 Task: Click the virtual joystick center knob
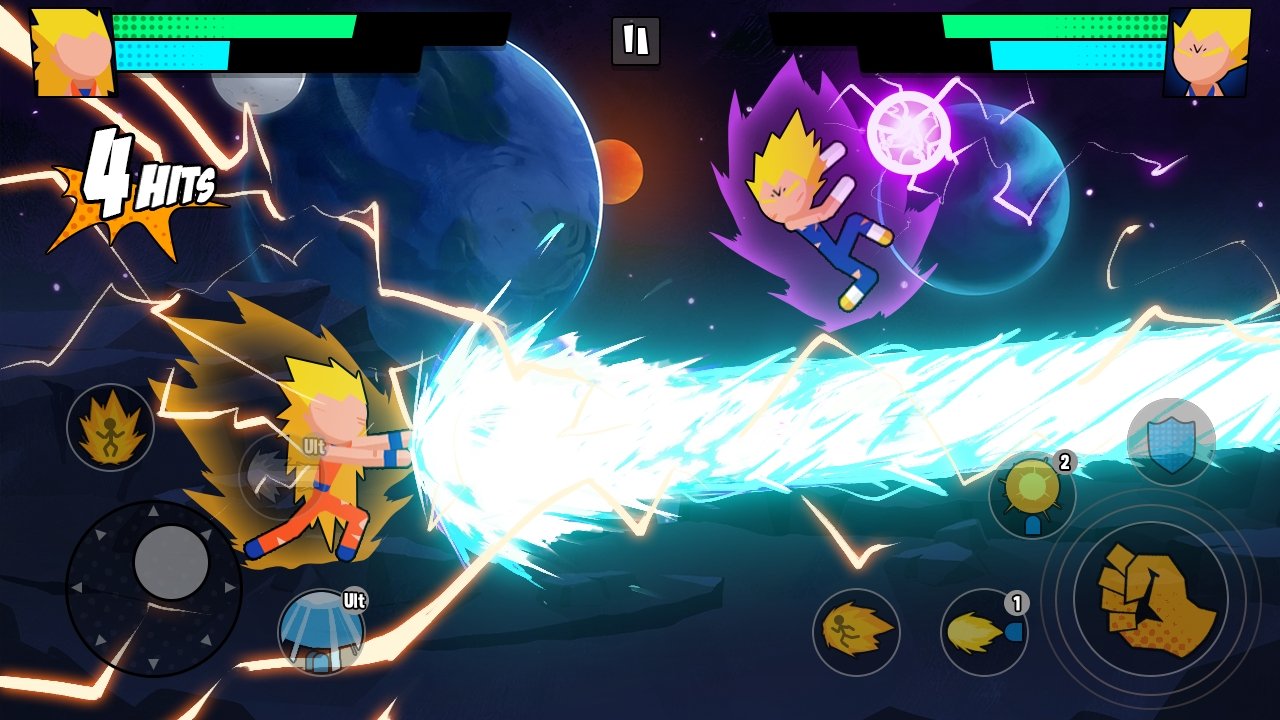tap(171, 562)
